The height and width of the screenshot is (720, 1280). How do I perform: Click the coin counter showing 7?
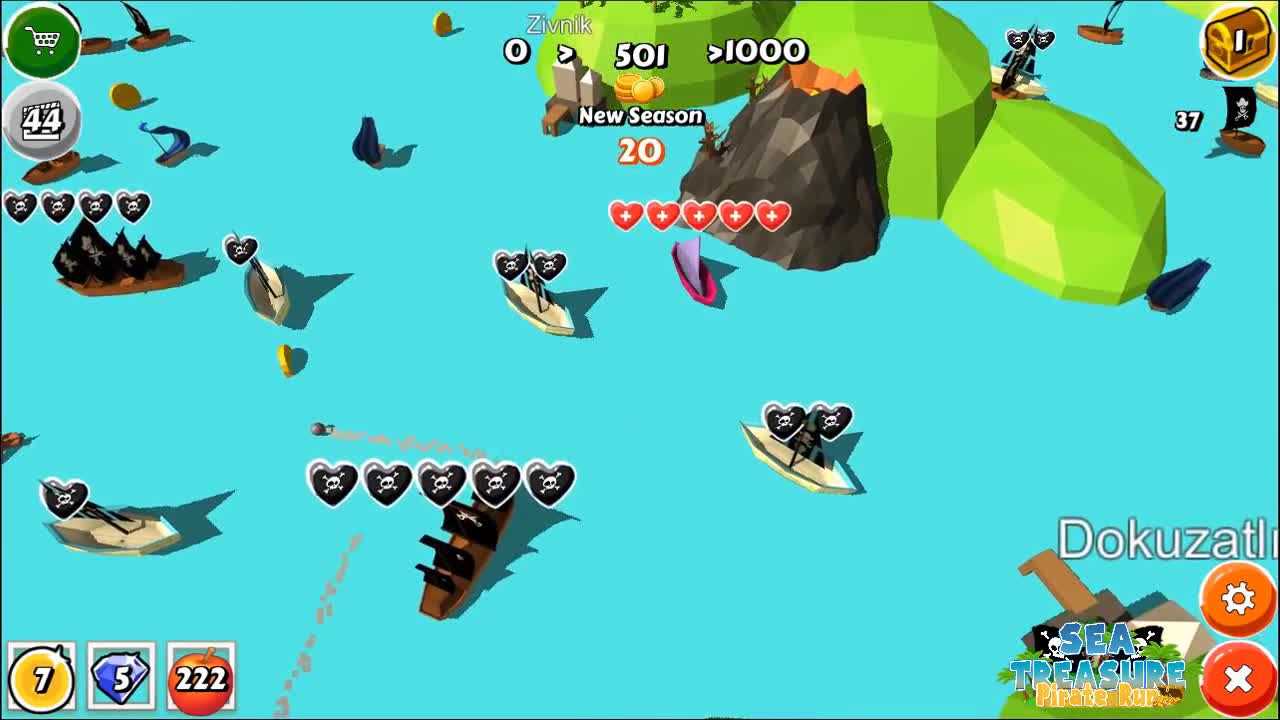pos(42,678)
